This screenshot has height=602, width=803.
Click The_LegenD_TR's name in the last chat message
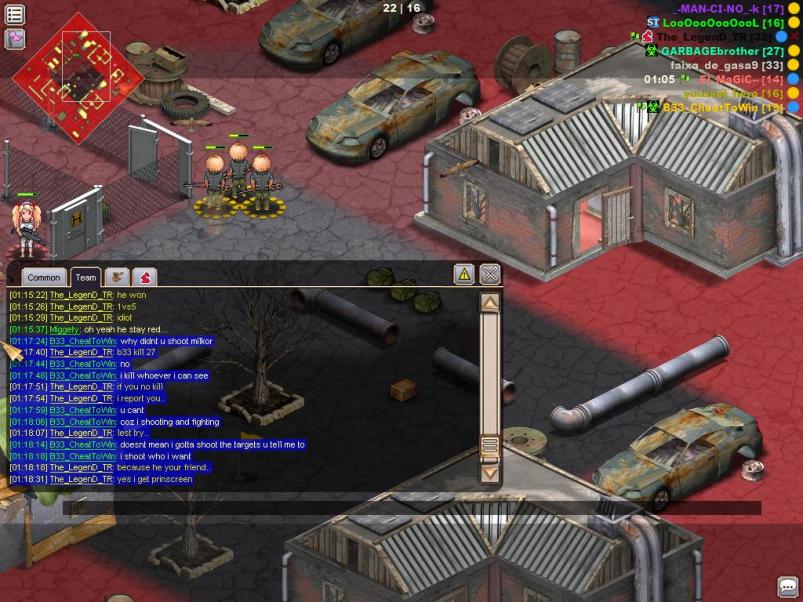click(x=82, y=480)
